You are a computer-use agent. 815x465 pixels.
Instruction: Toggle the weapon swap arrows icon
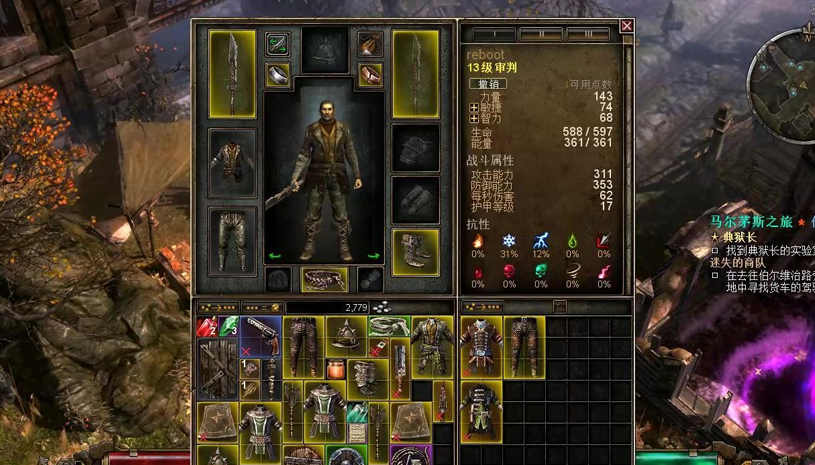(277, 44)
